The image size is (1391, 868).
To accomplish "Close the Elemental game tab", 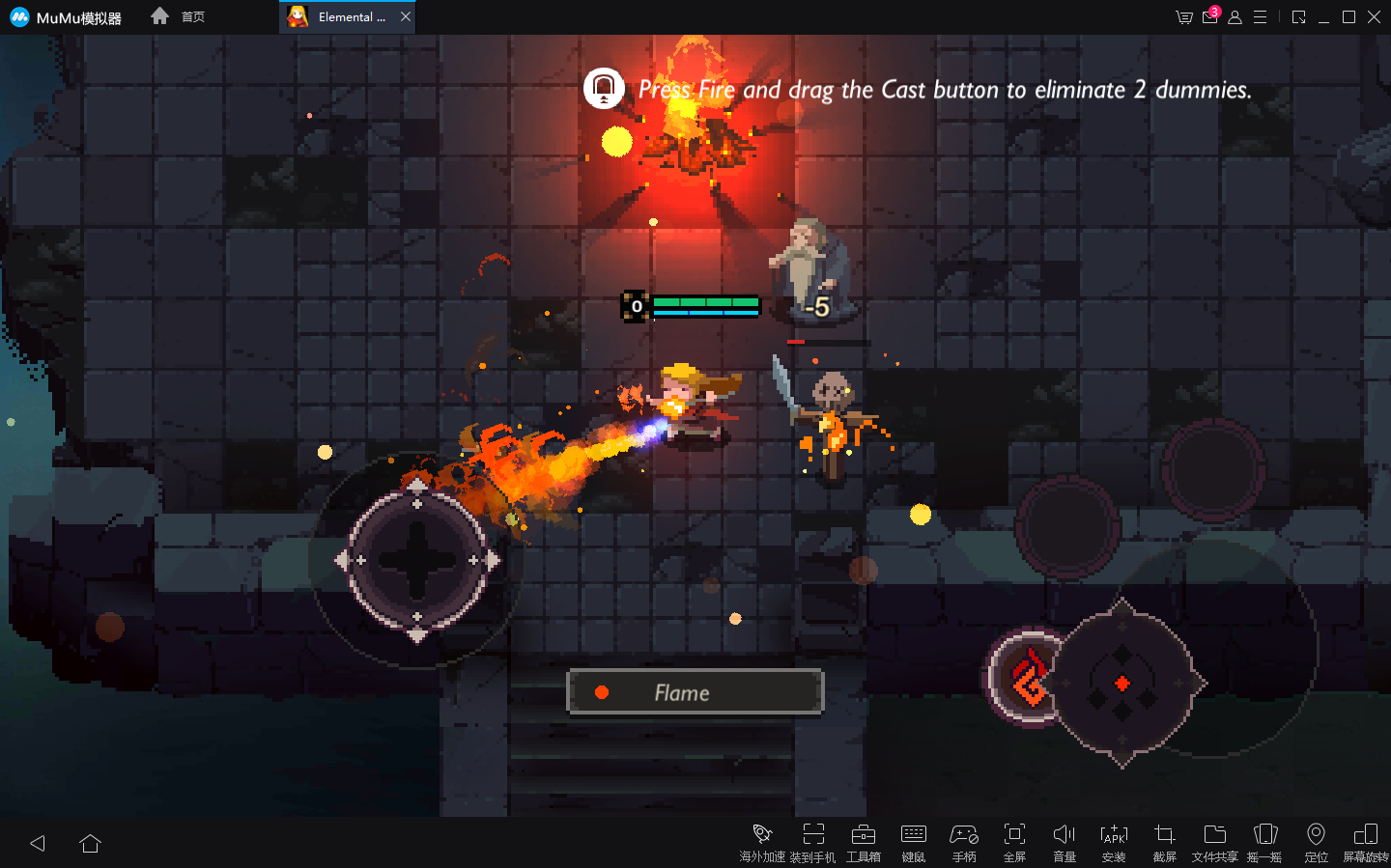I will click(x=406, y=16).
